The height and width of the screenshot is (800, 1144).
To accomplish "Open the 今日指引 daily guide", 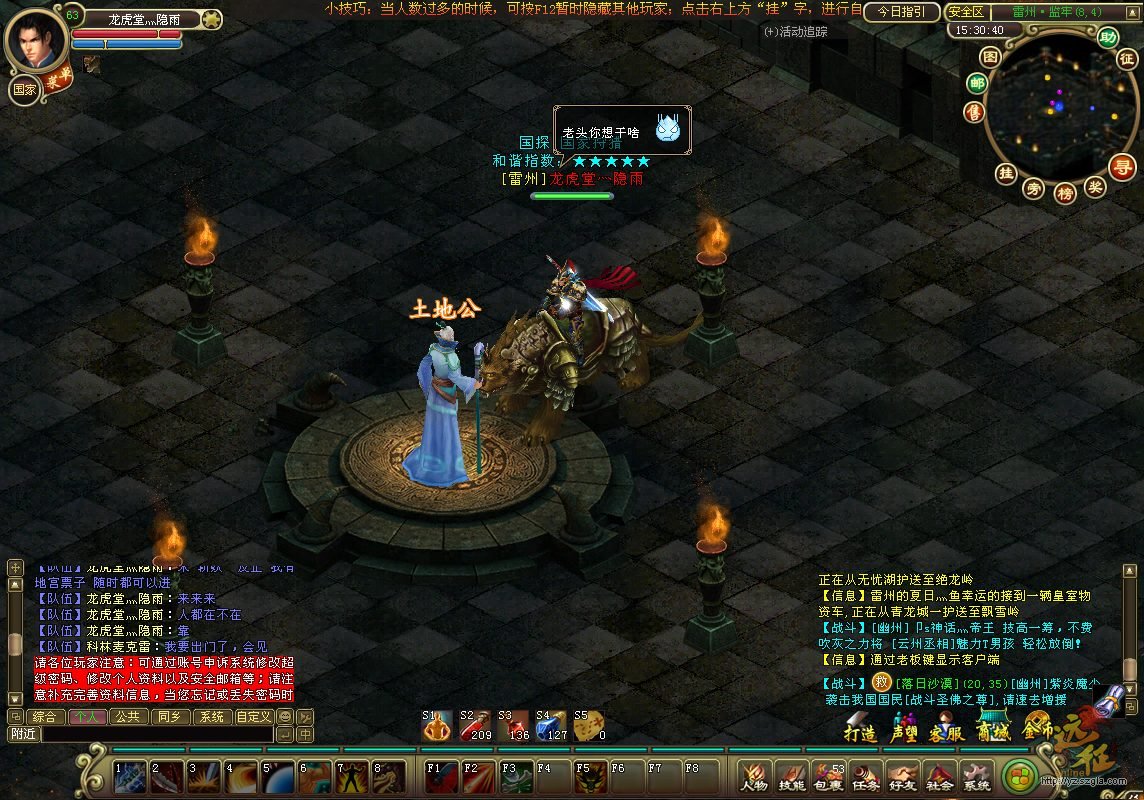I will click(901, 12).
